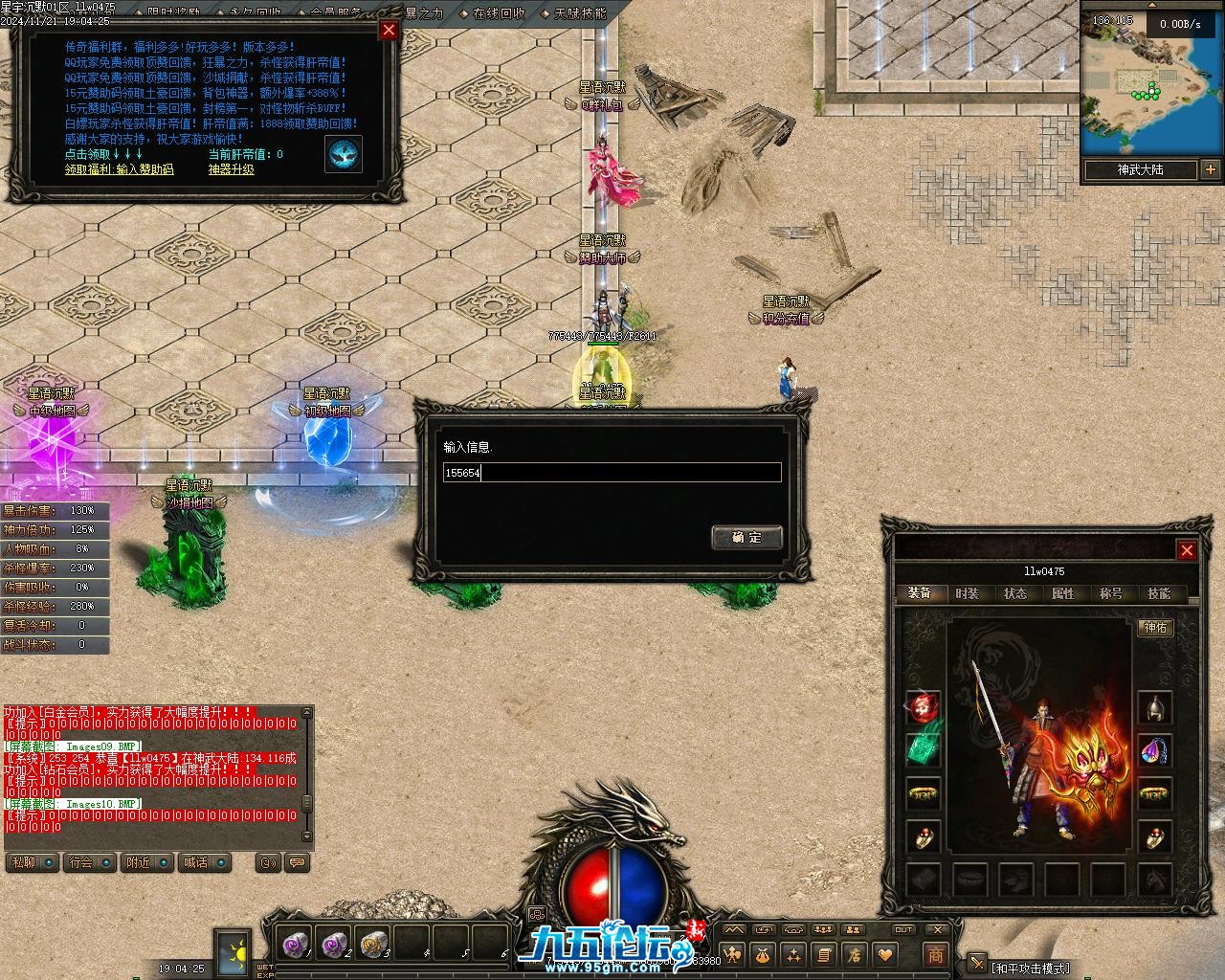
Task: Confirm the input with the 确定 button
Action: pyautogui.click(x=746, y=537)
